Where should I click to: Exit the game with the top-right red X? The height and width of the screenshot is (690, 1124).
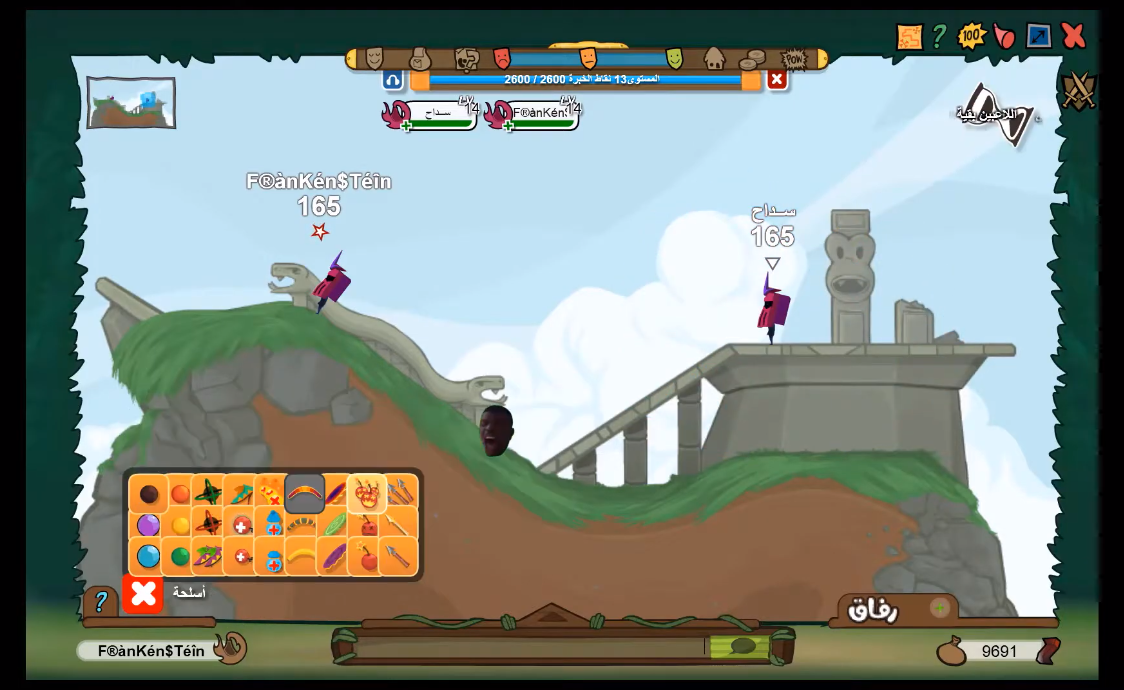[x=1073, y=36]
